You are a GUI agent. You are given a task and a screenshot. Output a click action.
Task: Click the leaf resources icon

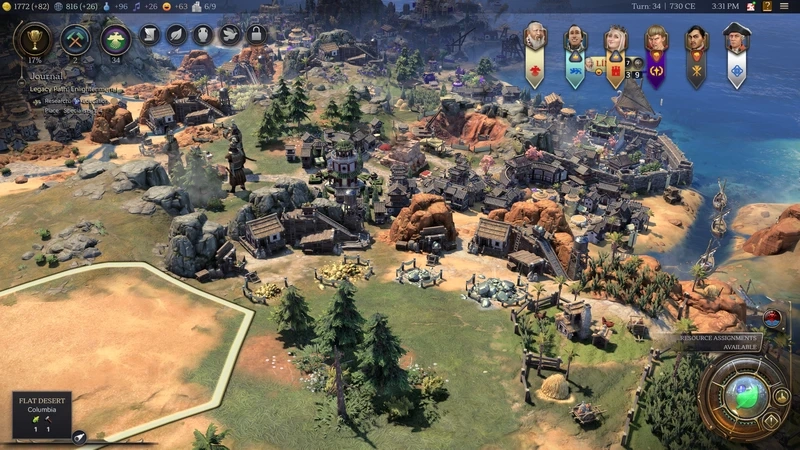[176, 35]
